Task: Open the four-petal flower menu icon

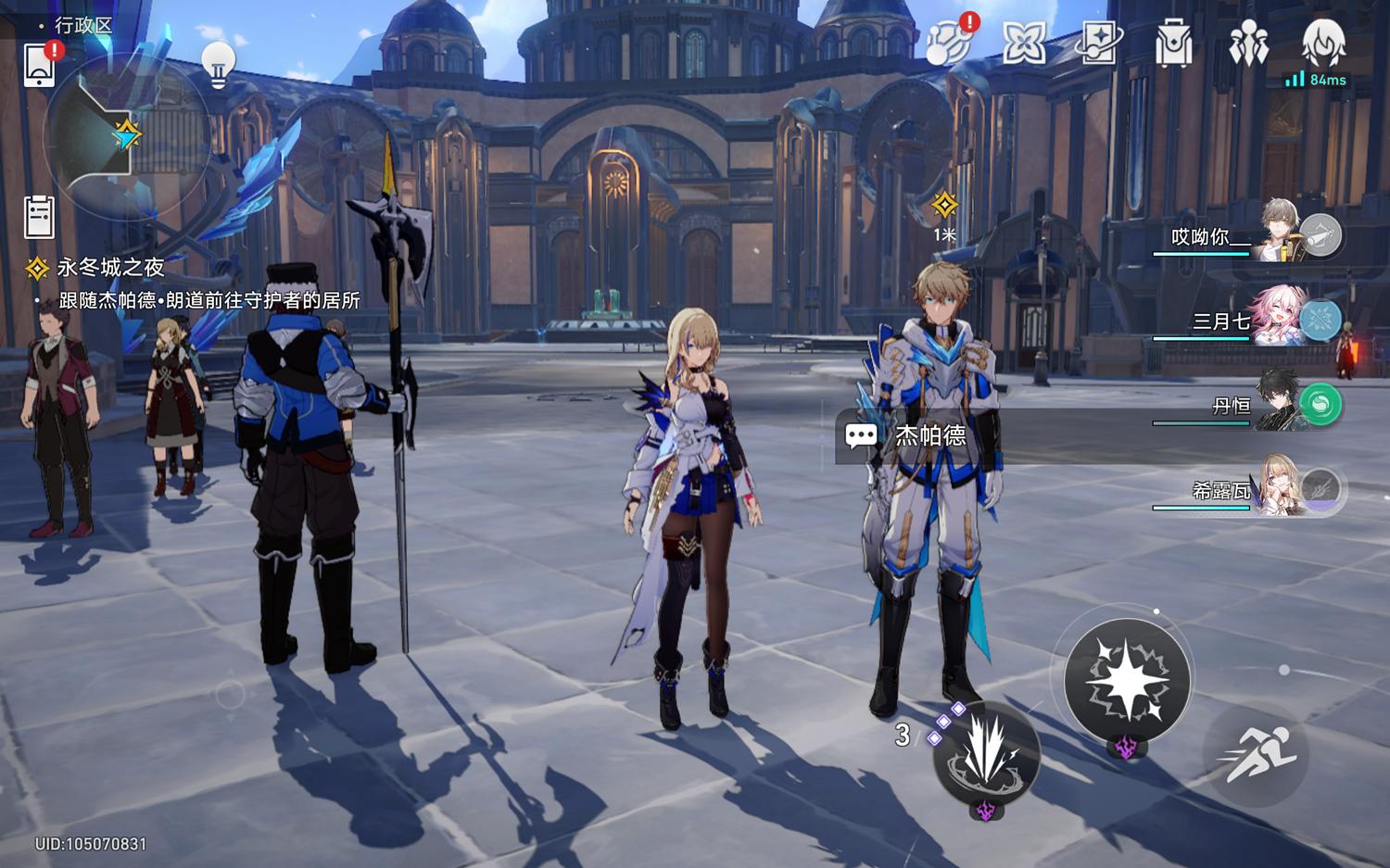Action: (x=1024, y=43)
